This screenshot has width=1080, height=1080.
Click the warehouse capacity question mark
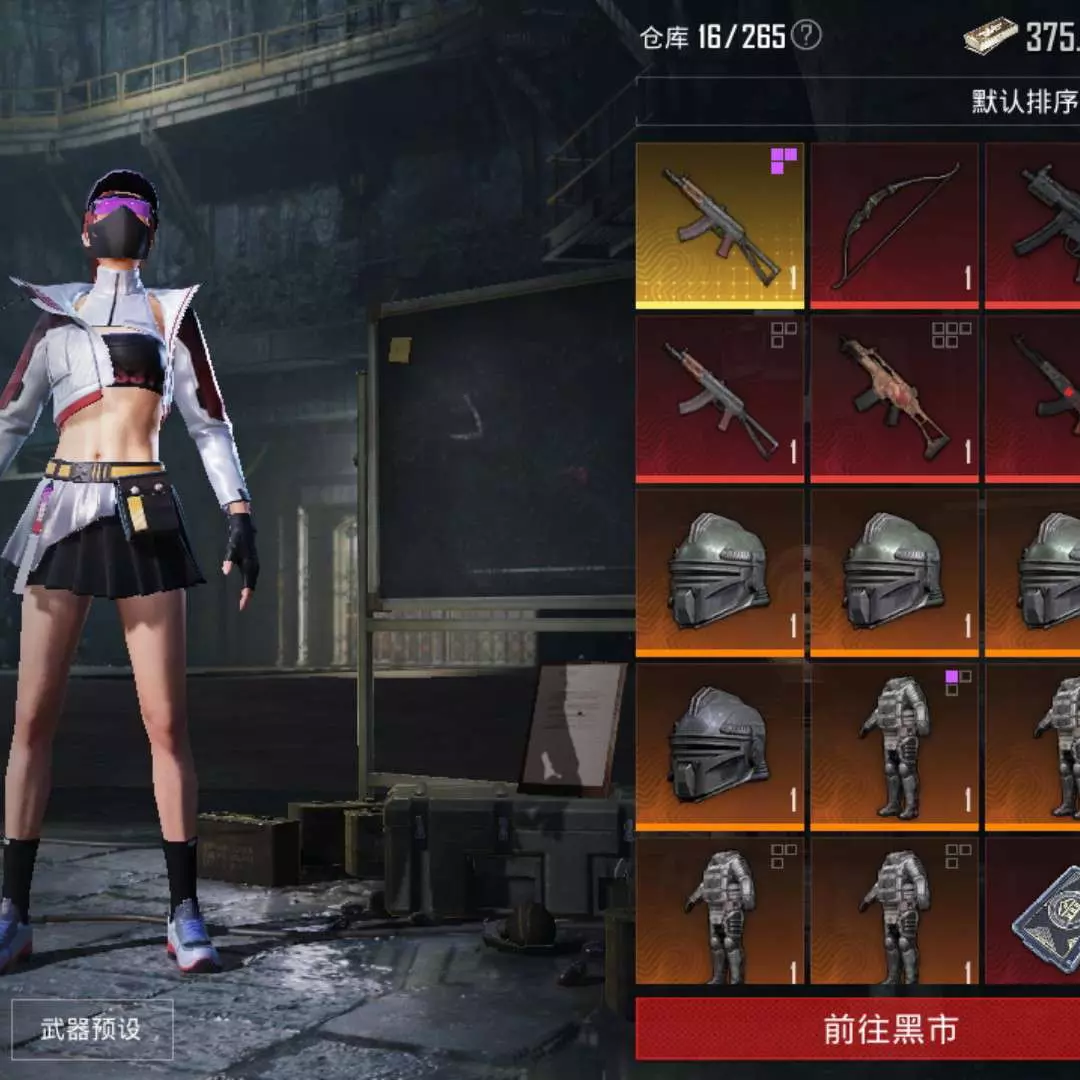click(x=806, y=36)
